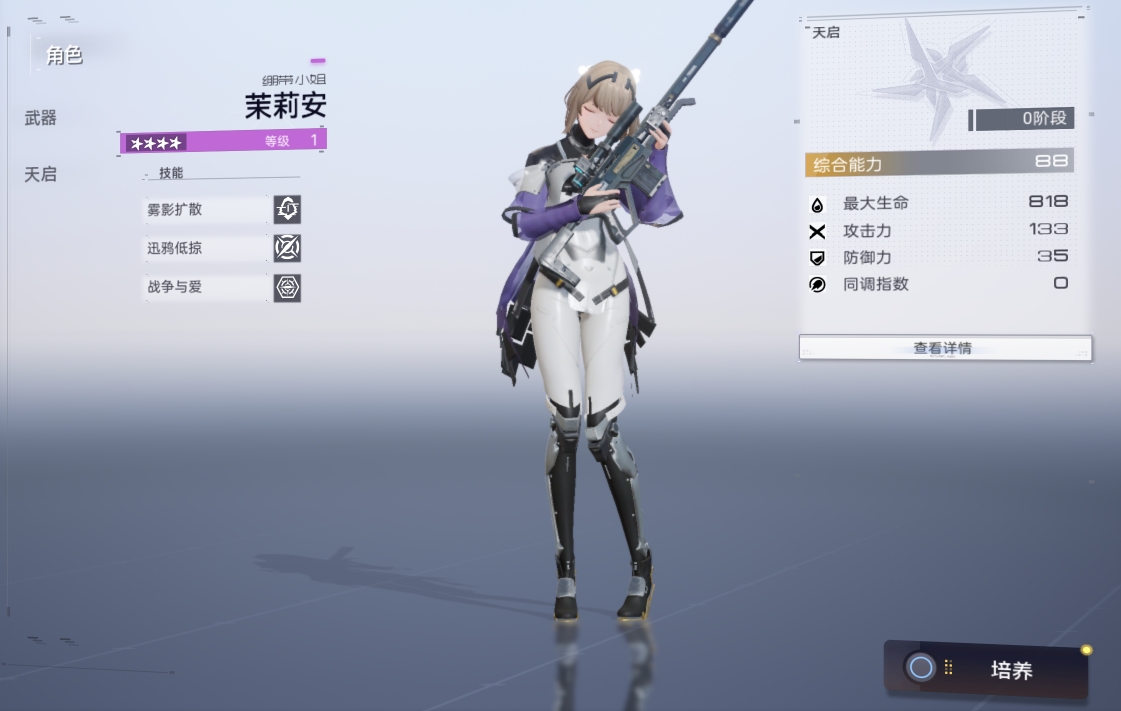Open the 雾影扩散 skill

[222, 210]
